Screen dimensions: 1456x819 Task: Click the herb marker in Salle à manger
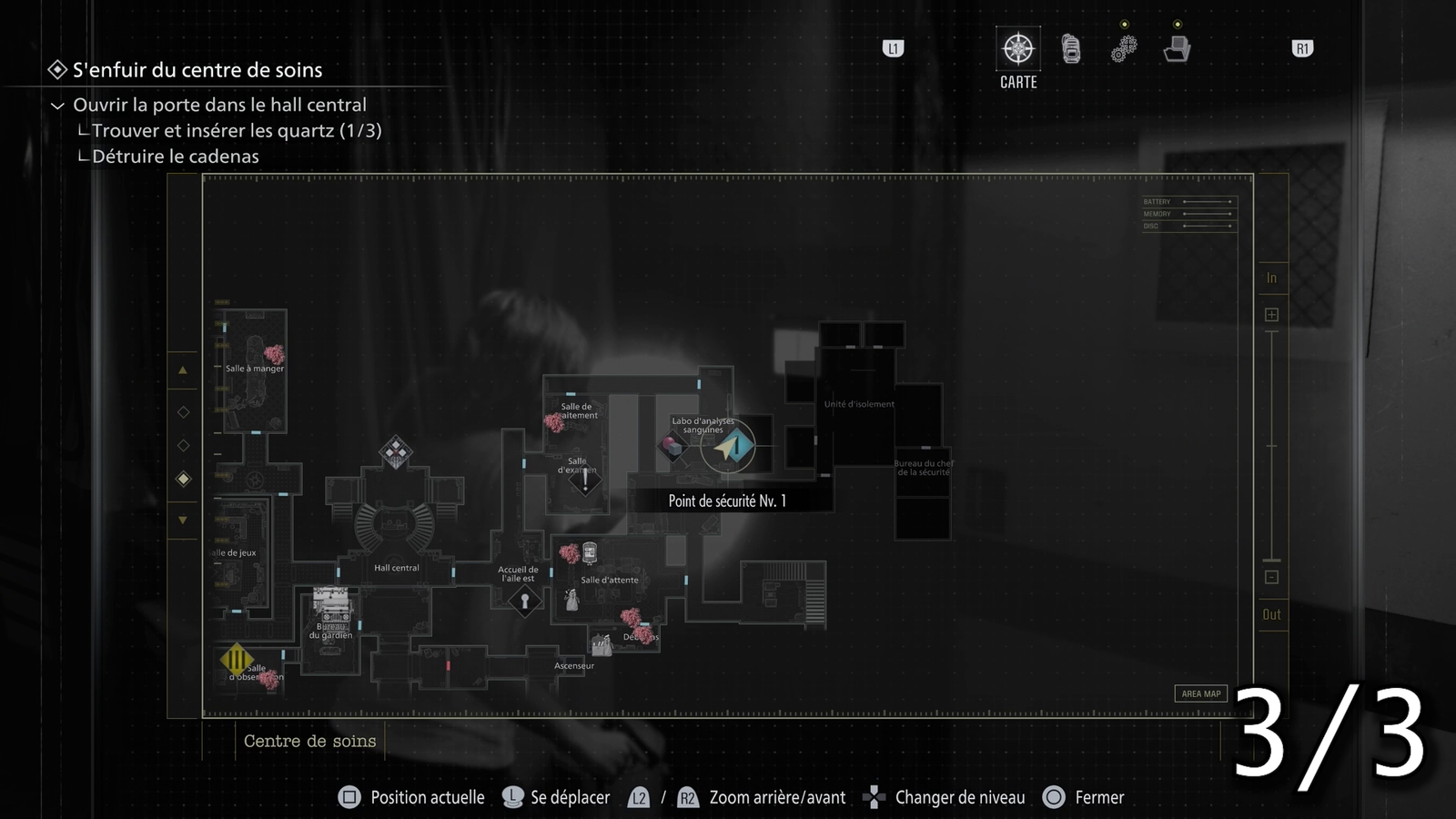coord(273,353)
